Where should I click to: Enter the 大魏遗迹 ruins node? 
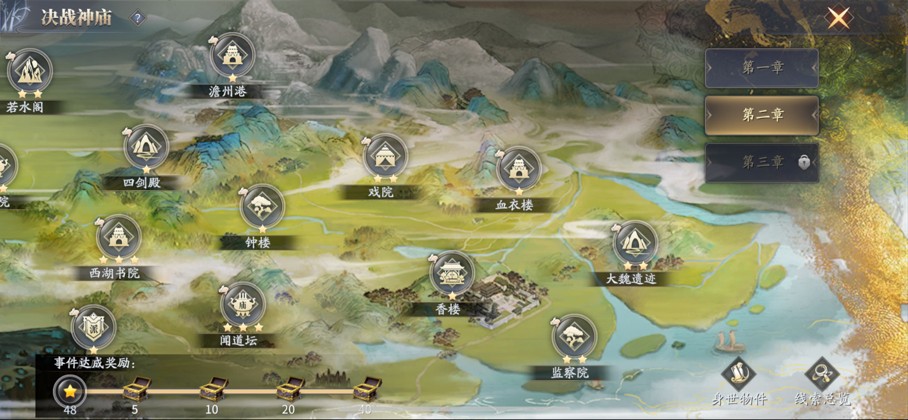[x=634, y=243]
